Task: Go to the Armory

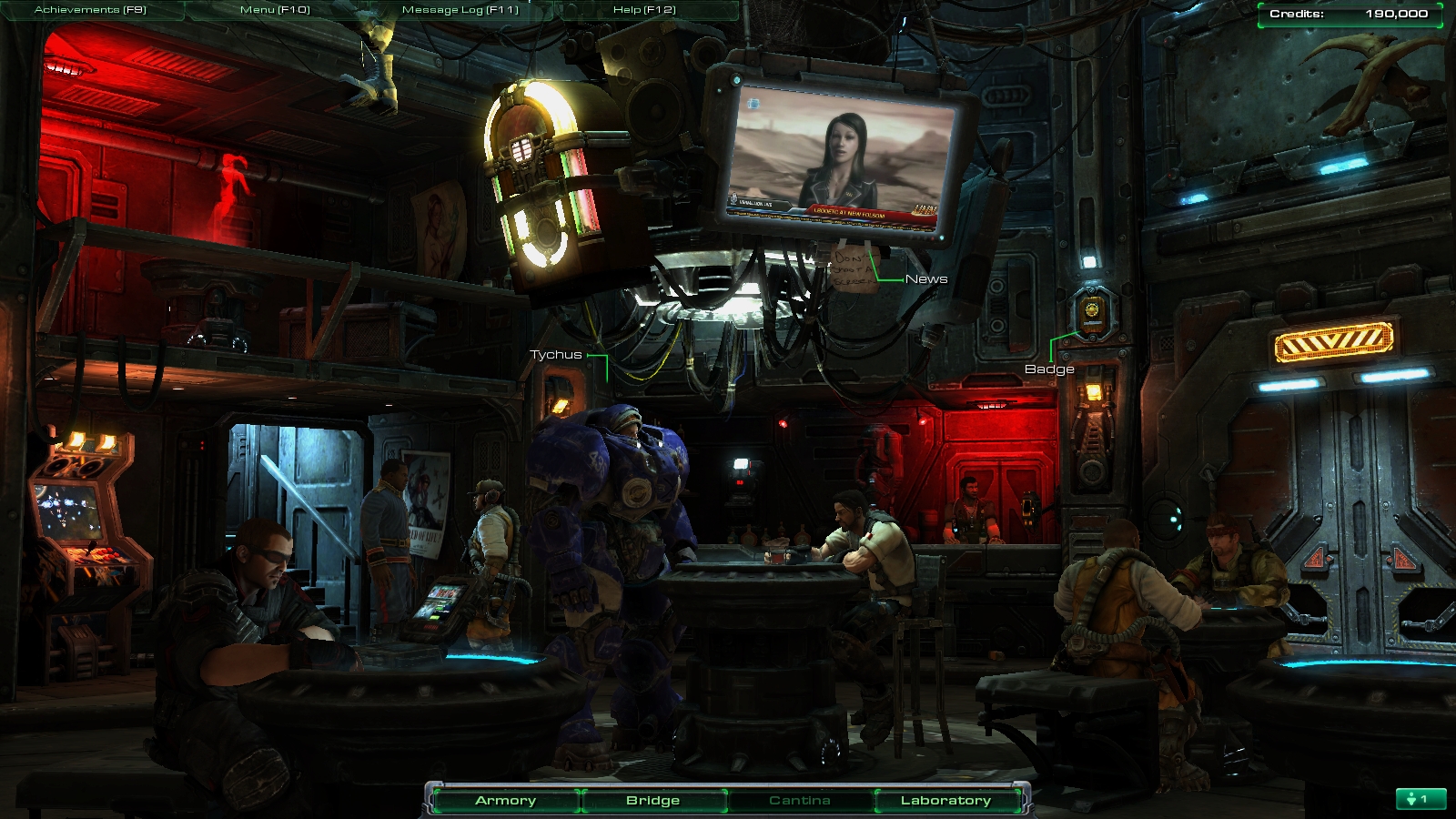Action: [505, 801]
